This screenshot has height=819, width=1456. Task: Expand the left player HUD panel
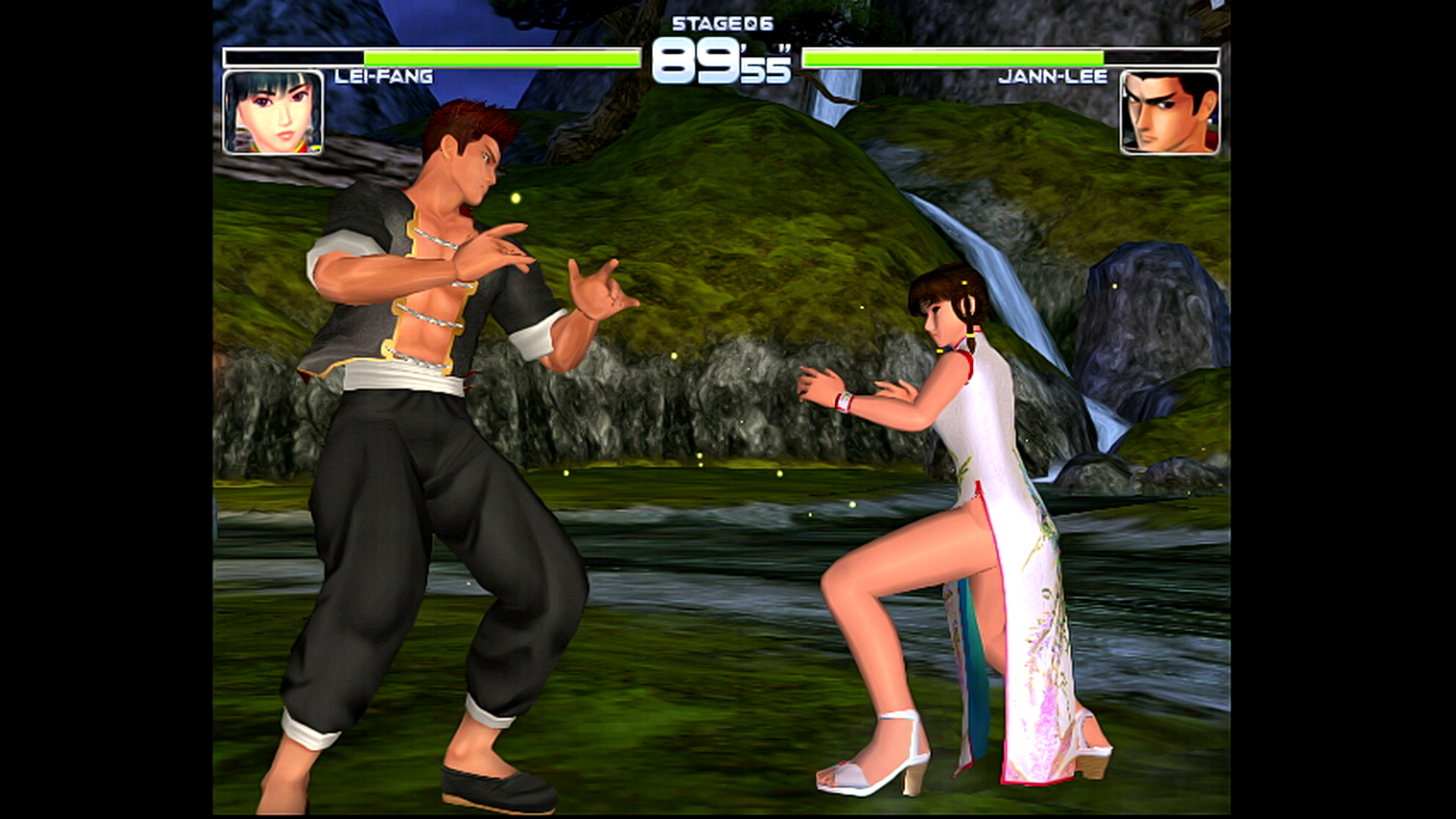click(341, 83)
